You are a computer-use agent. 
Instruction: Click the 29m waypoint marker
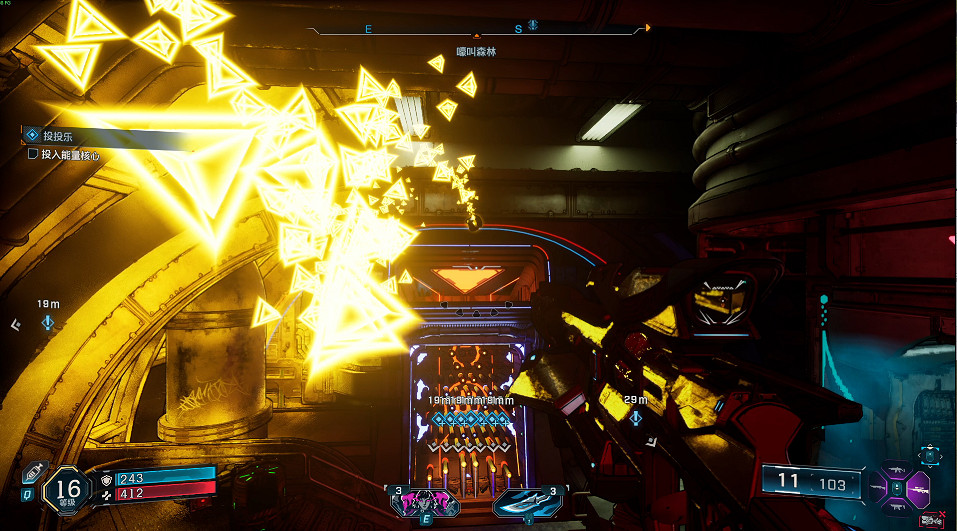click(636, 416)
